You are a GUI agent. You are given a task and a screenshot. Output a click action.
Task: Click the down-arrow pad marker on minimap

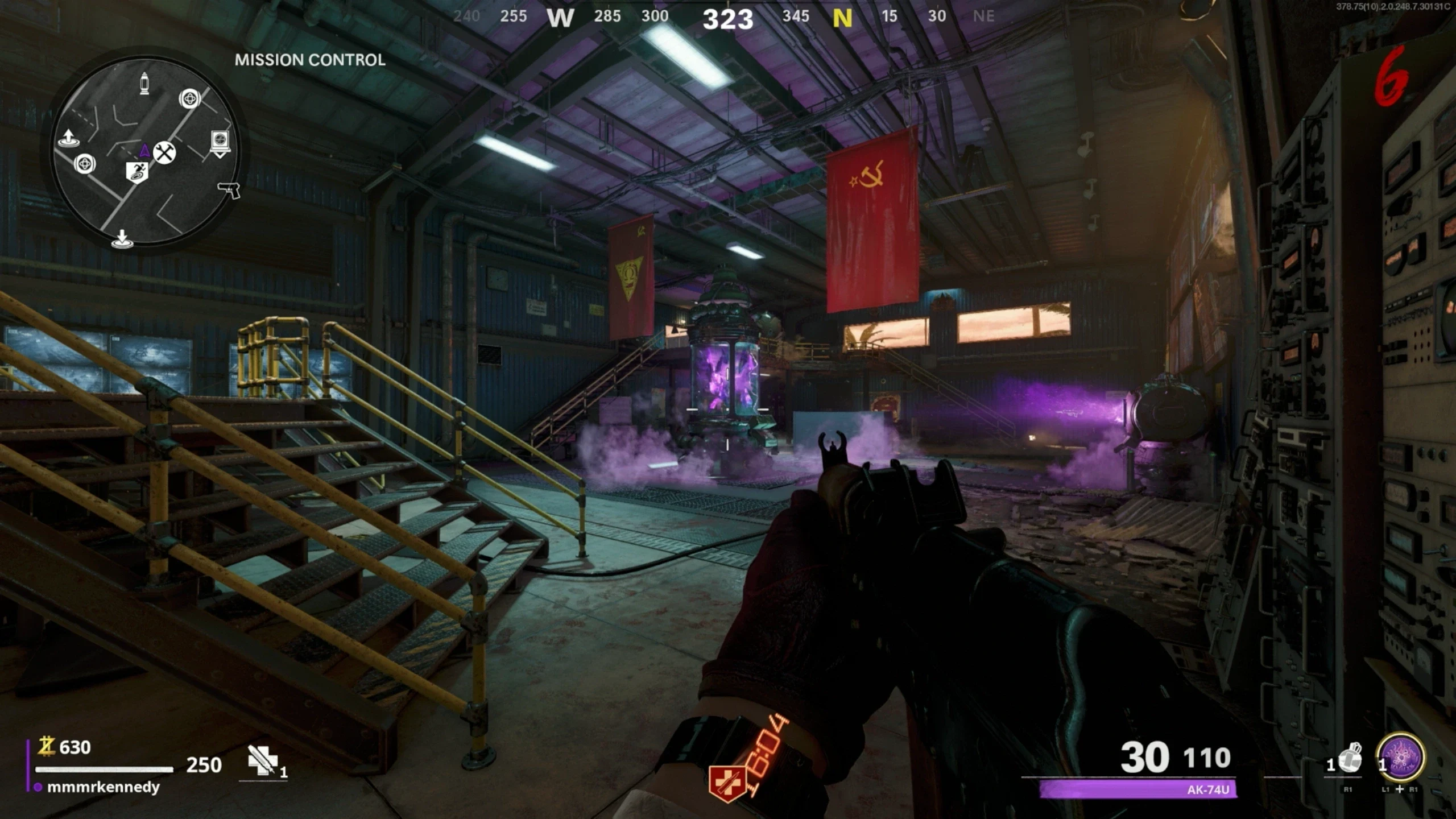(x=122, y=239)
